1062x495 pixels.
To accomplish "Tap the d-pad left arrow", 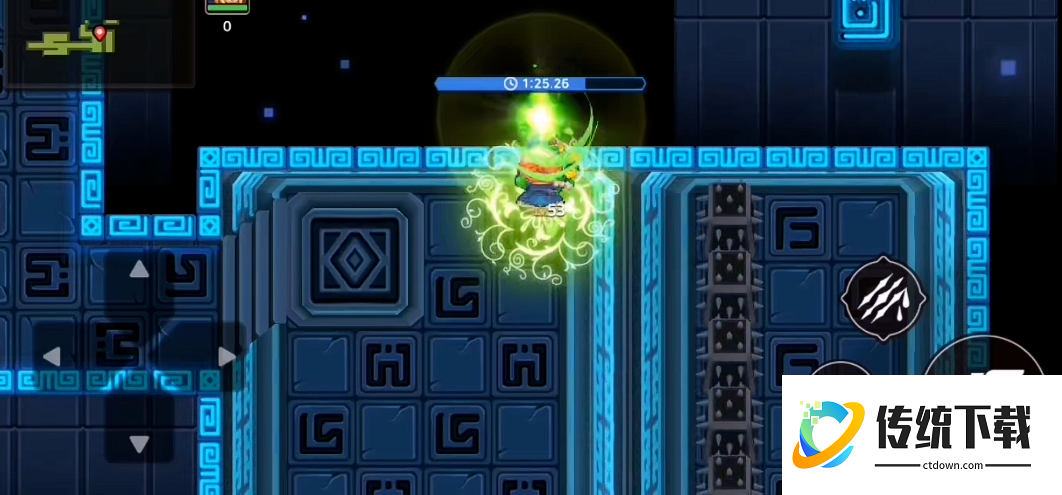I will pyautogui.click(x=51, y=357).
